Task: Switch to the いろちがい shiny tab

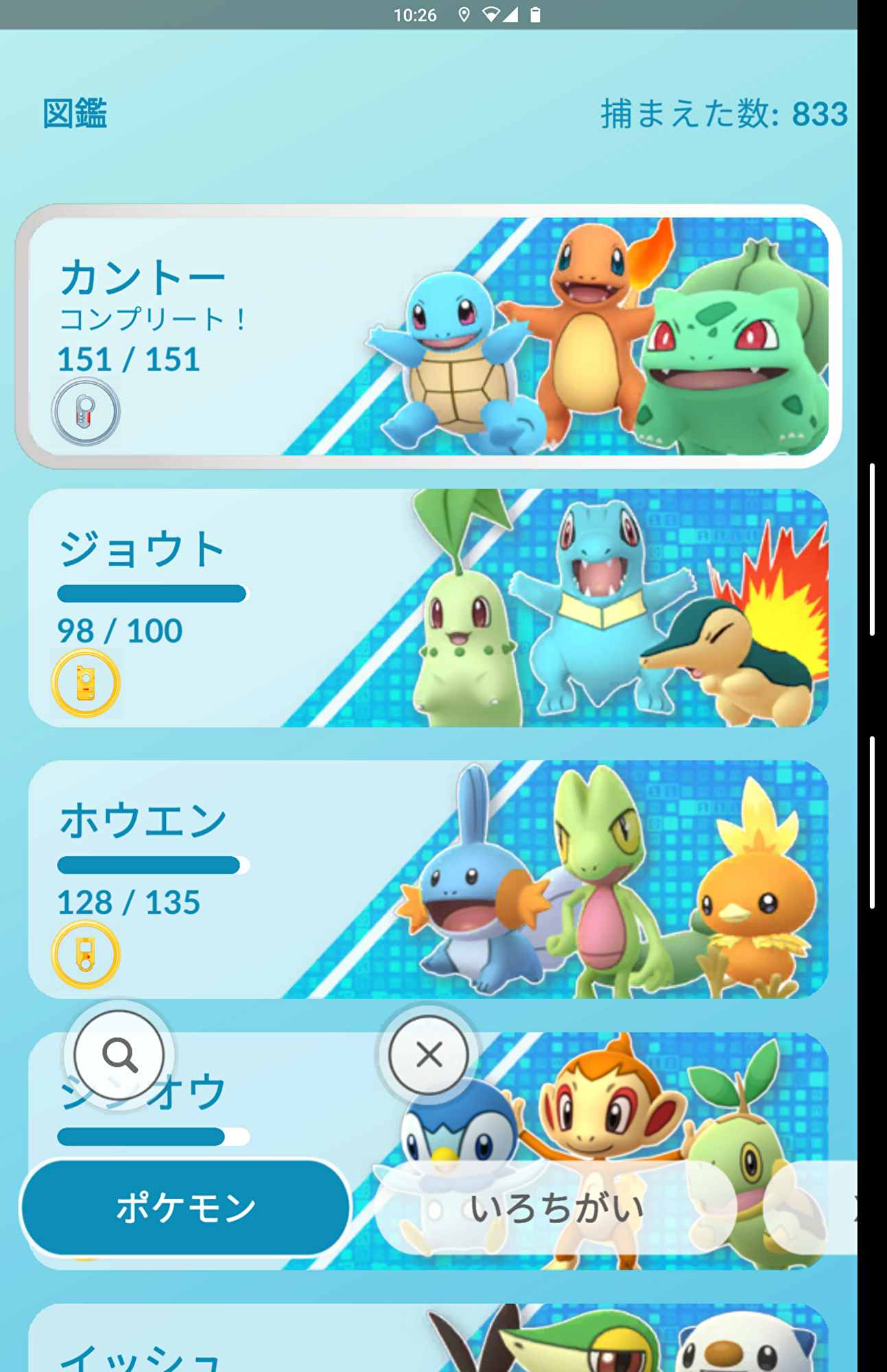Action: tap(556, 1207)
